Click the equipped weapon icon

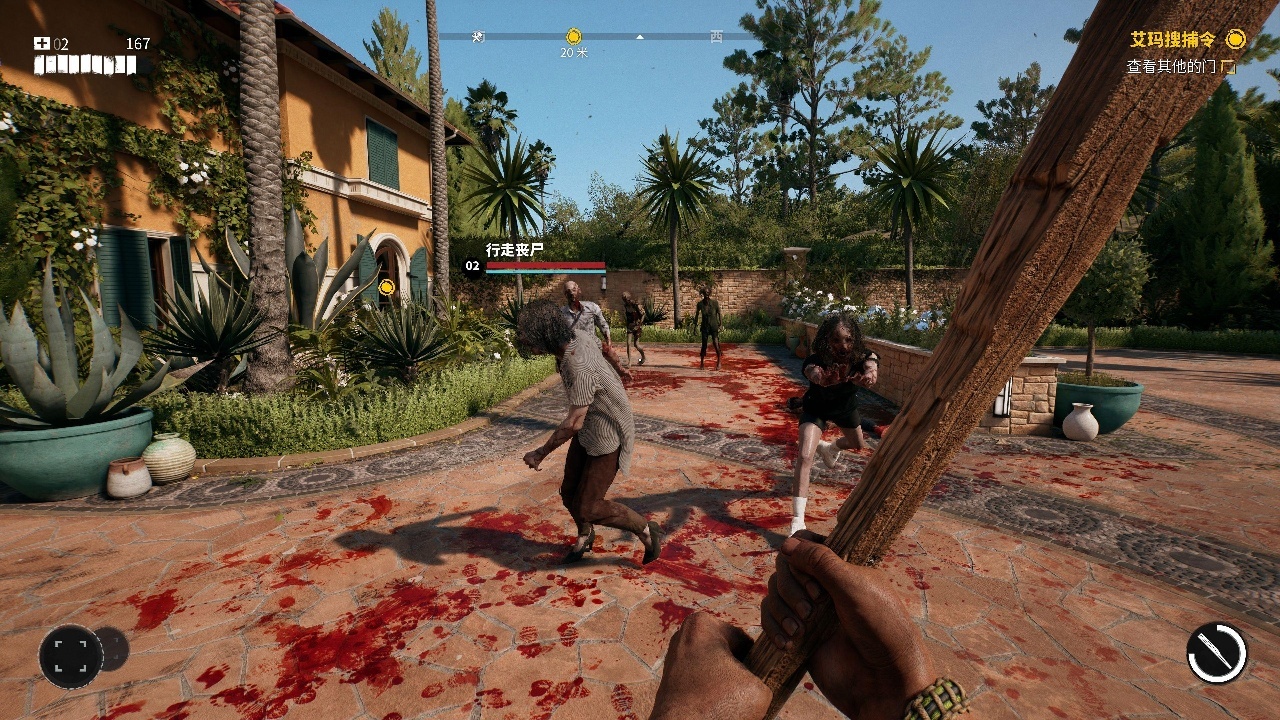[1217, 653]
